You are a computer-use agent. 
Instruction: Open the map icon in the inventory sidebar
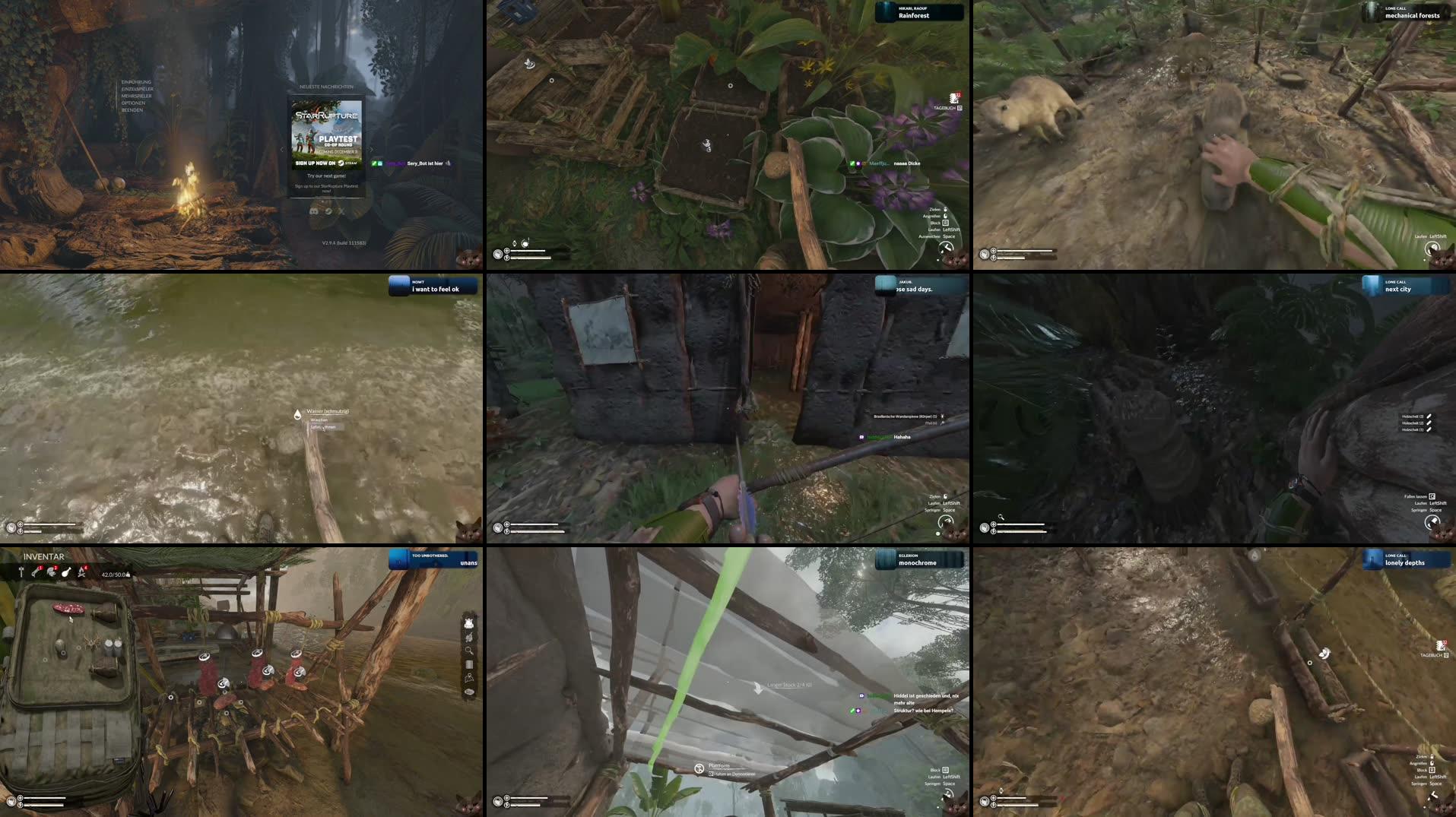click(468, 677)
